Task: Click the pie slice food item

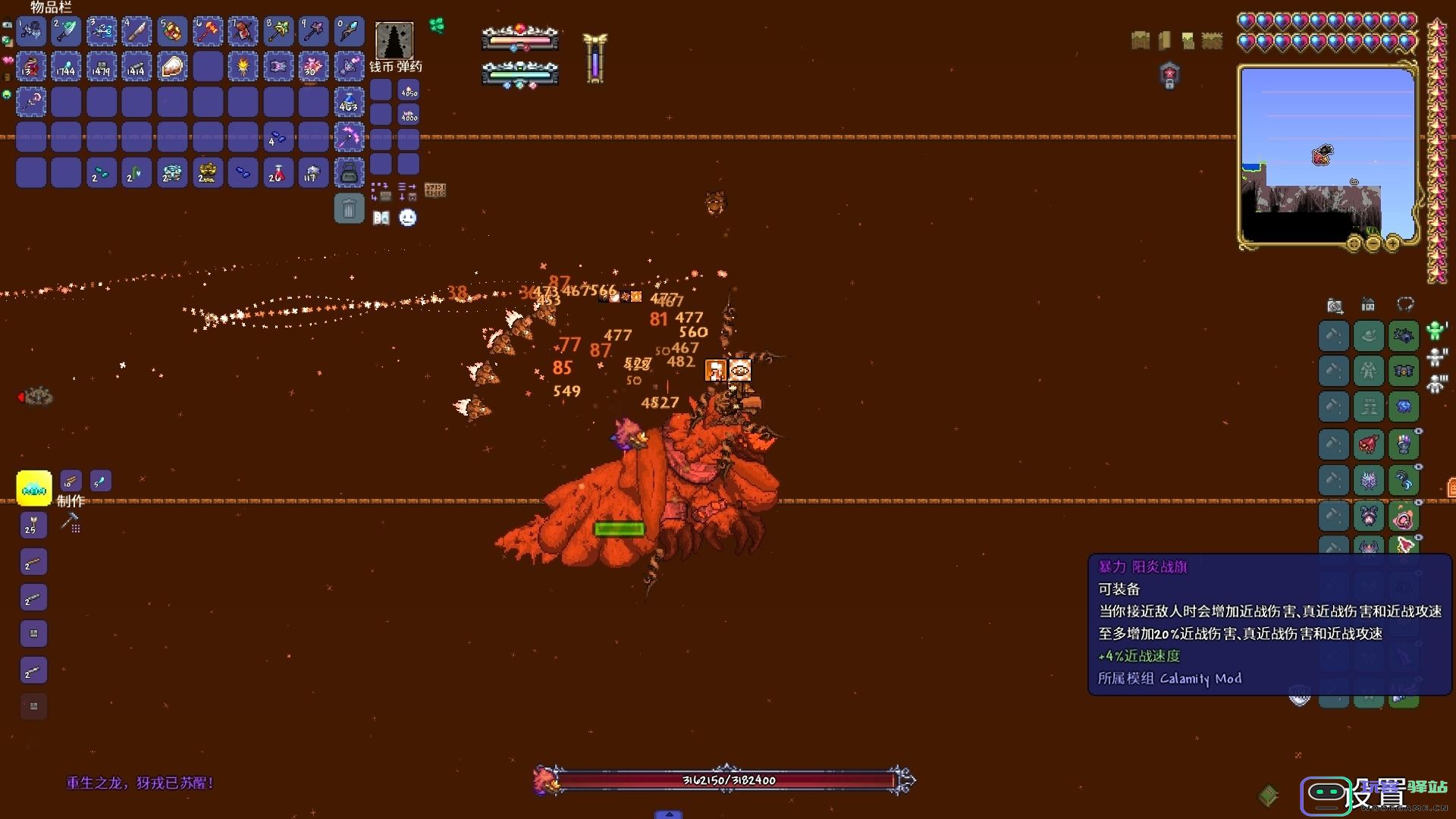Action: point(172,67)
